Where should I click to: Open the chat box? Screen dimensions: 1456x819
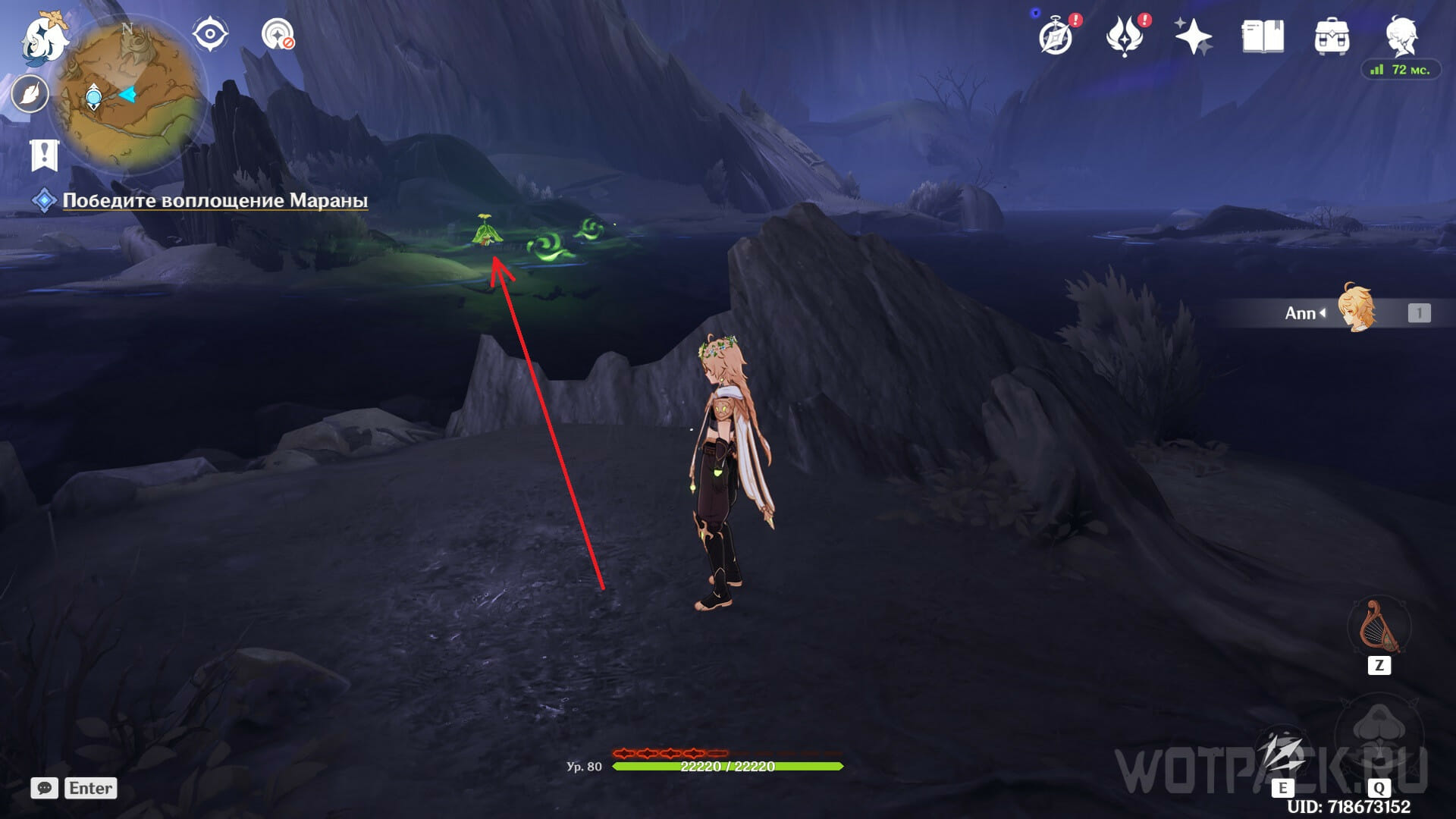[45, 788]
